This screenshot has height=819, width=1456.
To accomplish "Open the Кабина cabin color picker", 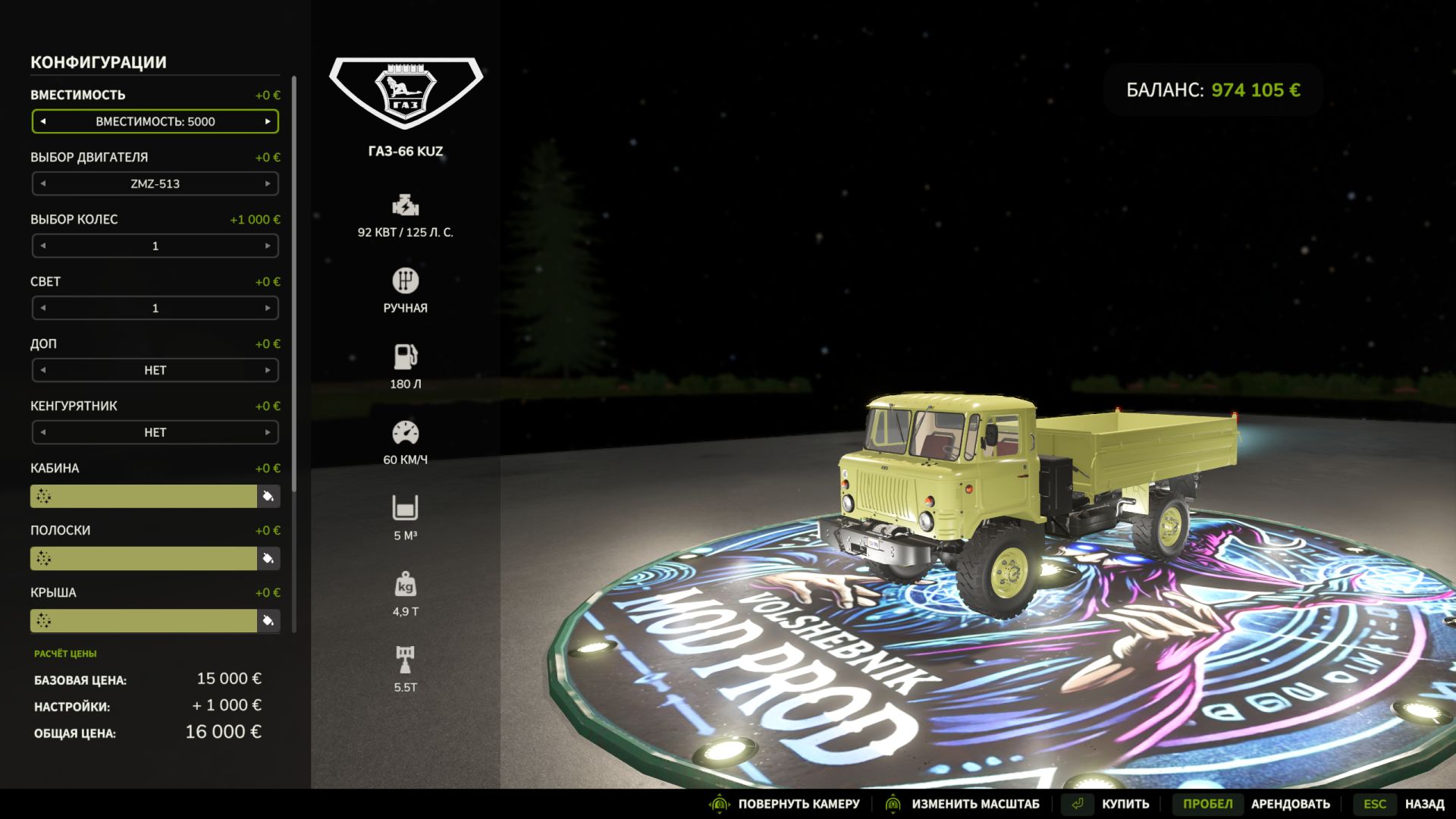I will pos(143,496).
